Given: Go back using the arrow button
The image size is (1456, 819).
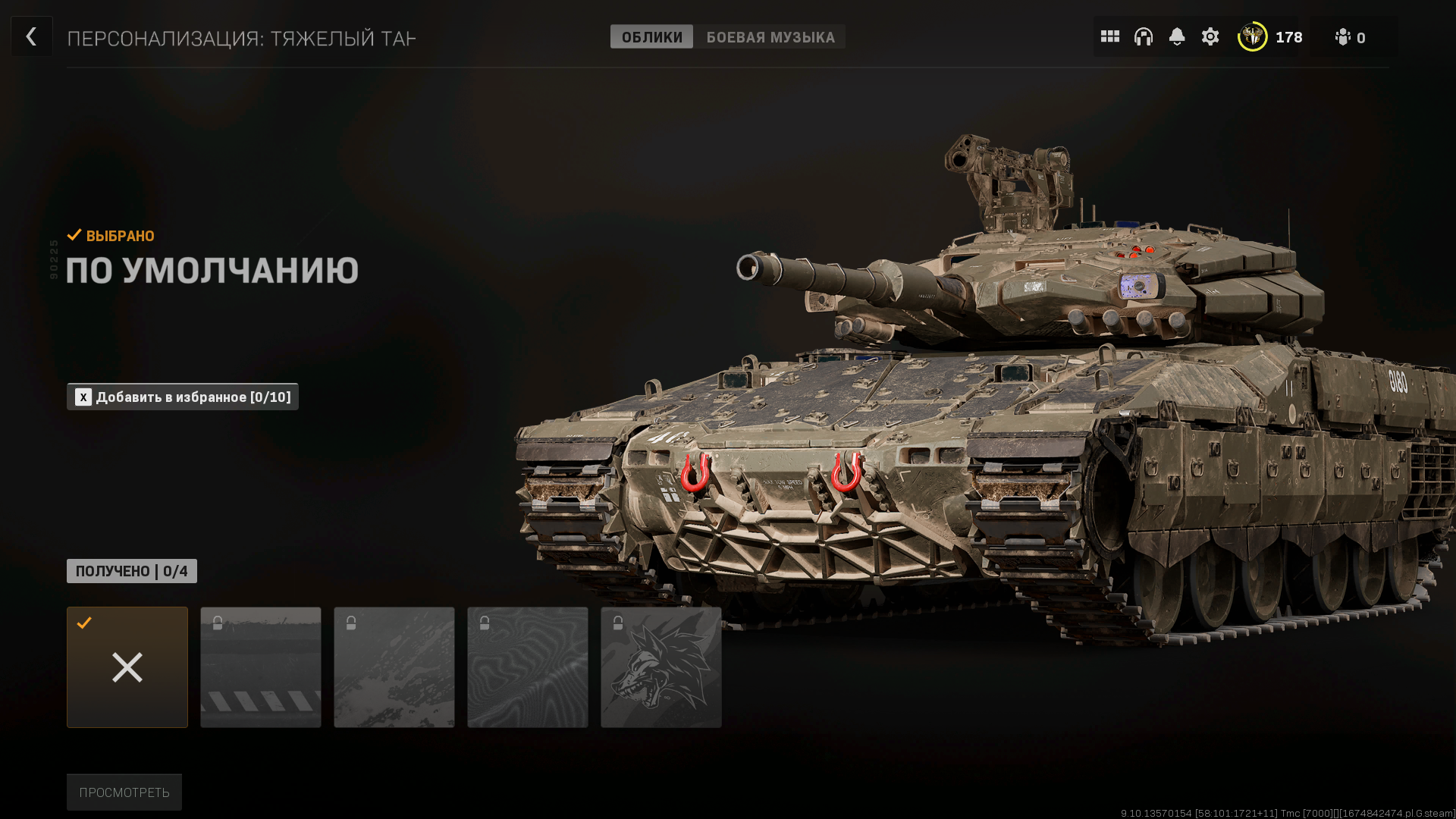Looking at the screenshot, I should click(x=31, y=36).
